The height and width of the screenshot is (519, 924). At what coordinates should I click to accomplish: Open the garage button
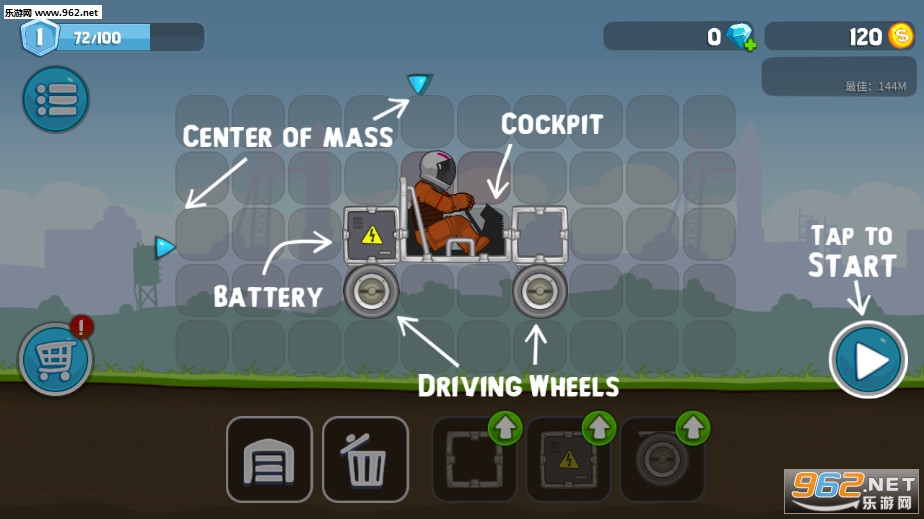(x=269, y=459)
